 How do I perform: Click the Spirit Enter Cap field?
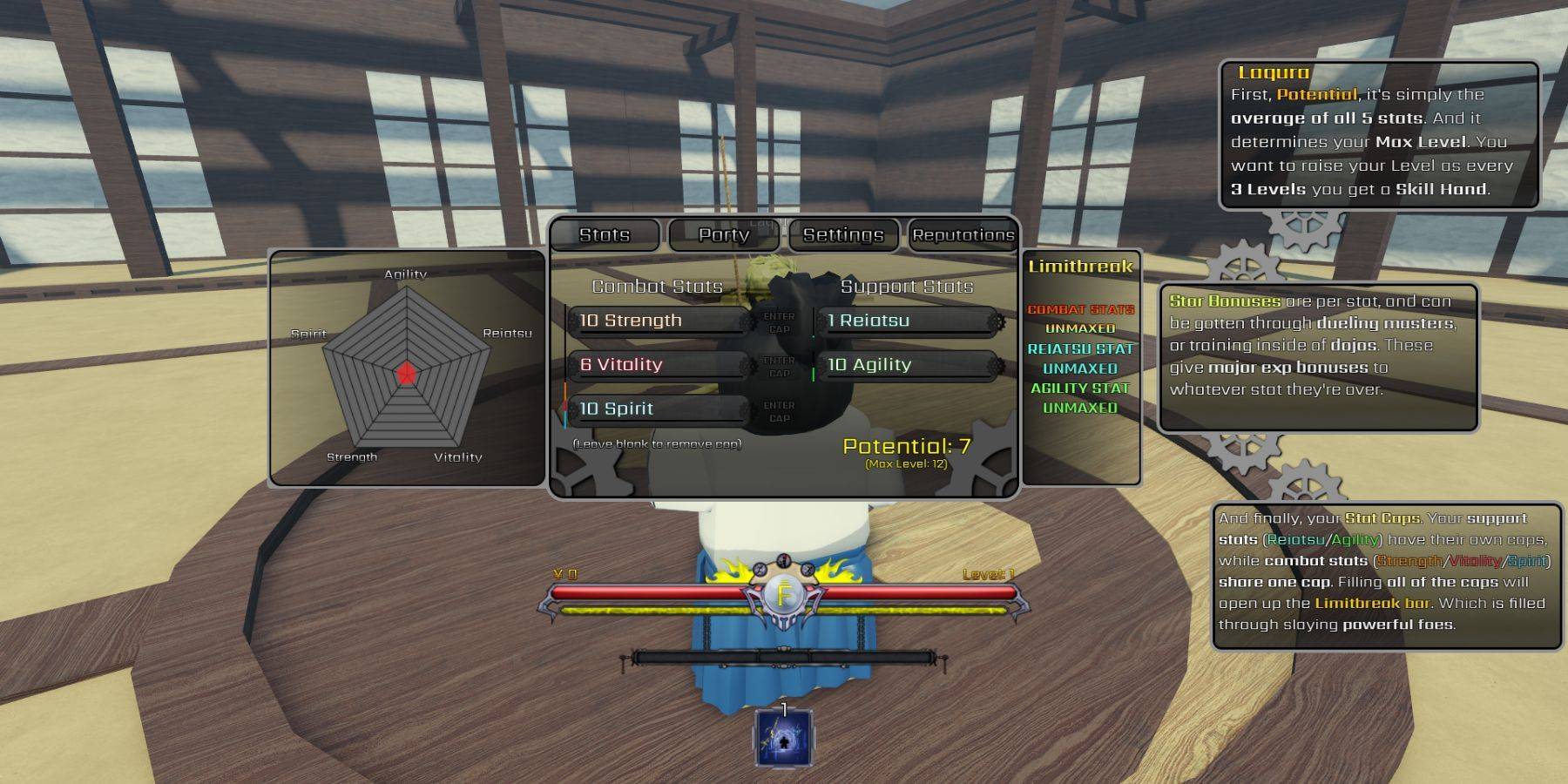tap(779, 411)
